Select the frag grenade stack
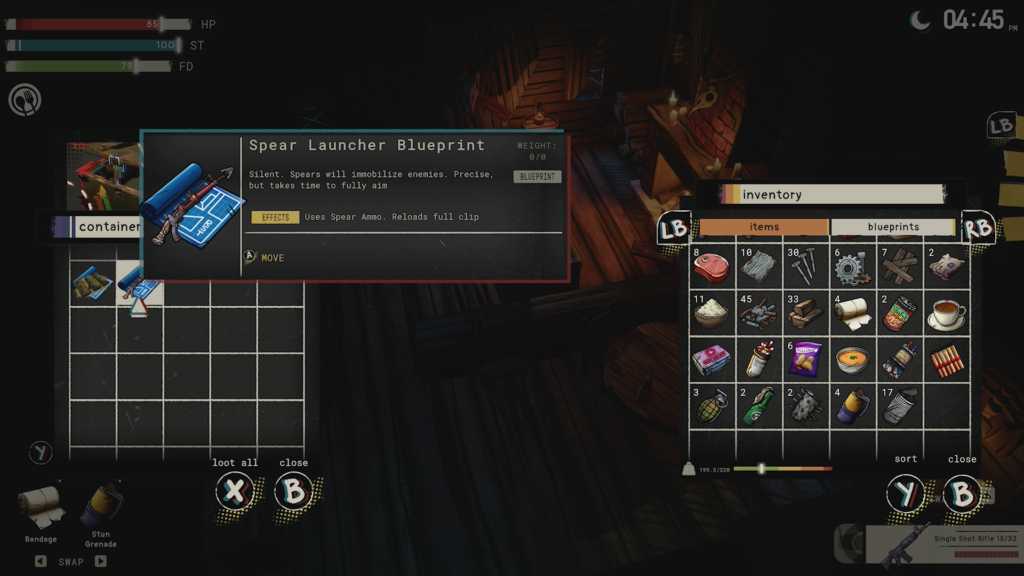 711,405
